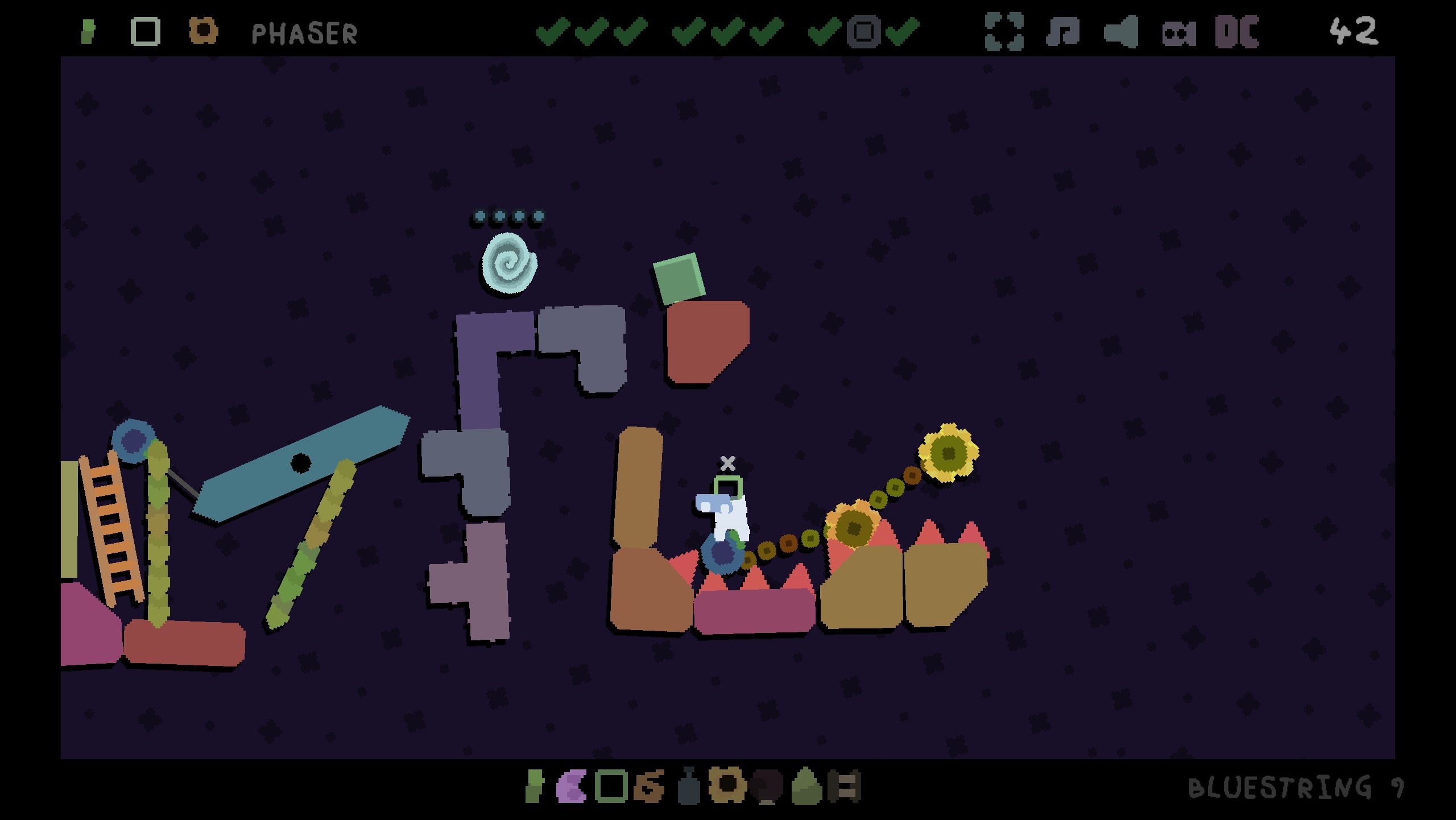This screenshot has width=1456, height=820.
Task: Choose the white square outline tool
Action: (145, 32)
